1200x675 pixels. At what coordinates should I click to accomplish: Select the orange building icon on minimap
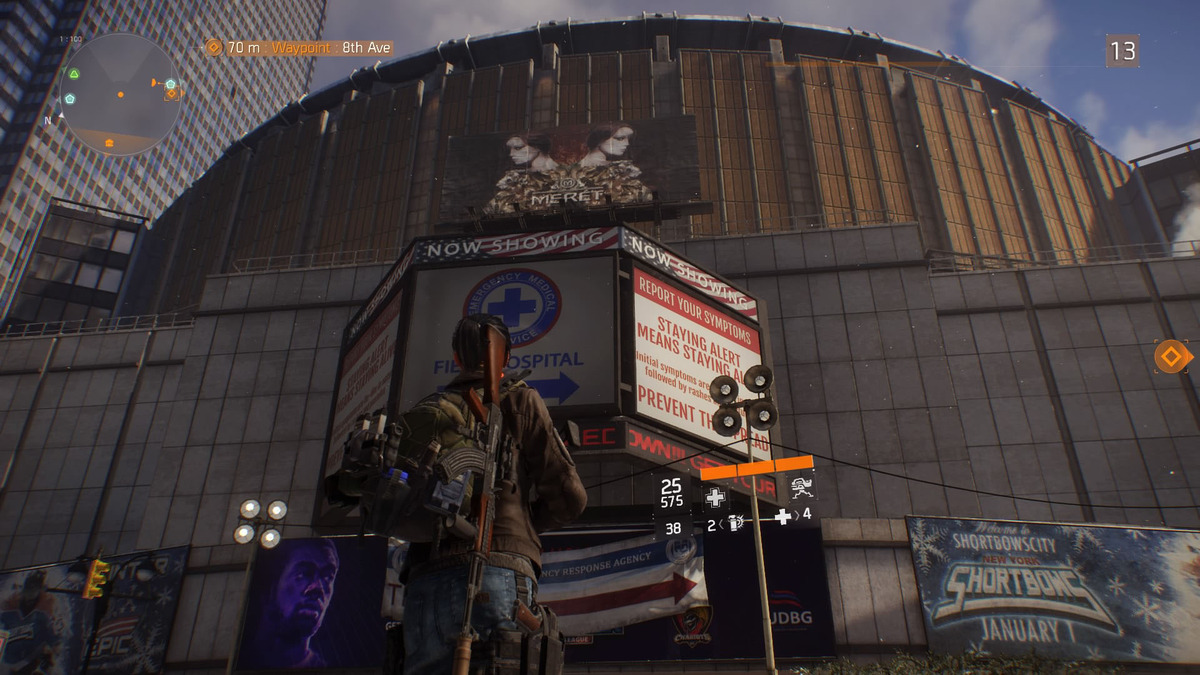[110, 143]
